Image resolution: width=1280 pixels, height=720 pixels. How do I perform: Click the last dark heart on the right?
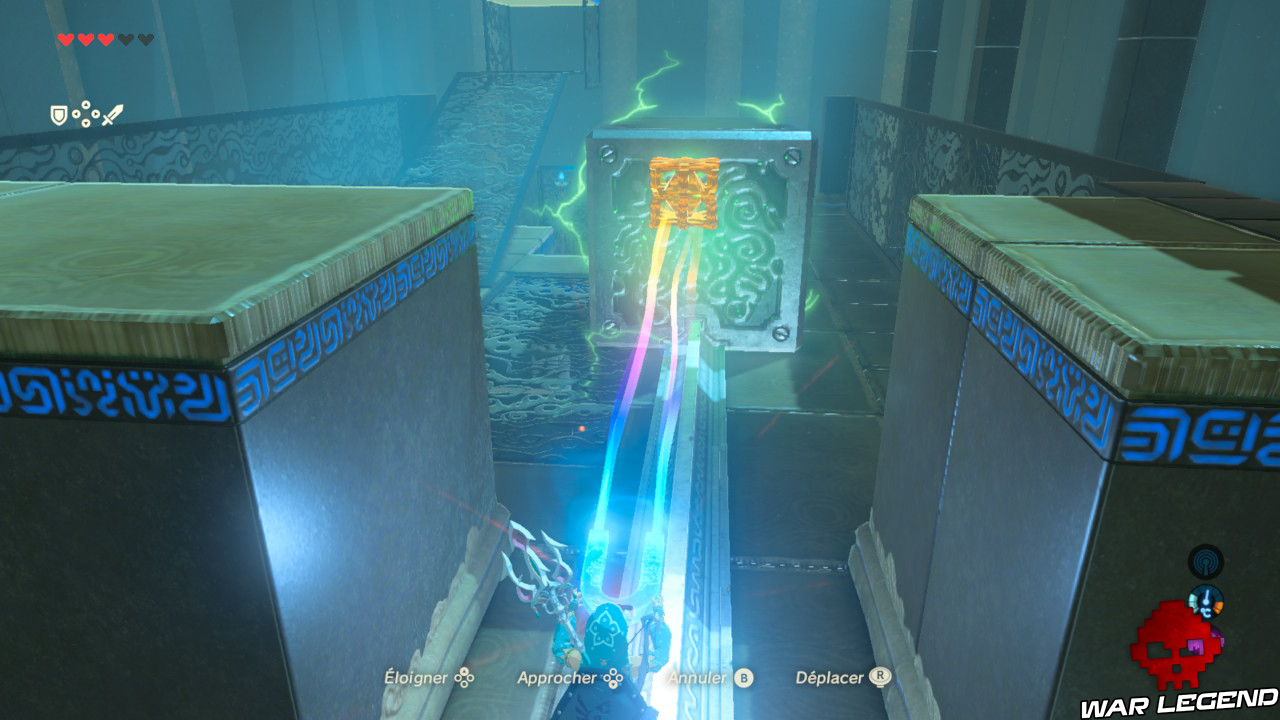146,39
